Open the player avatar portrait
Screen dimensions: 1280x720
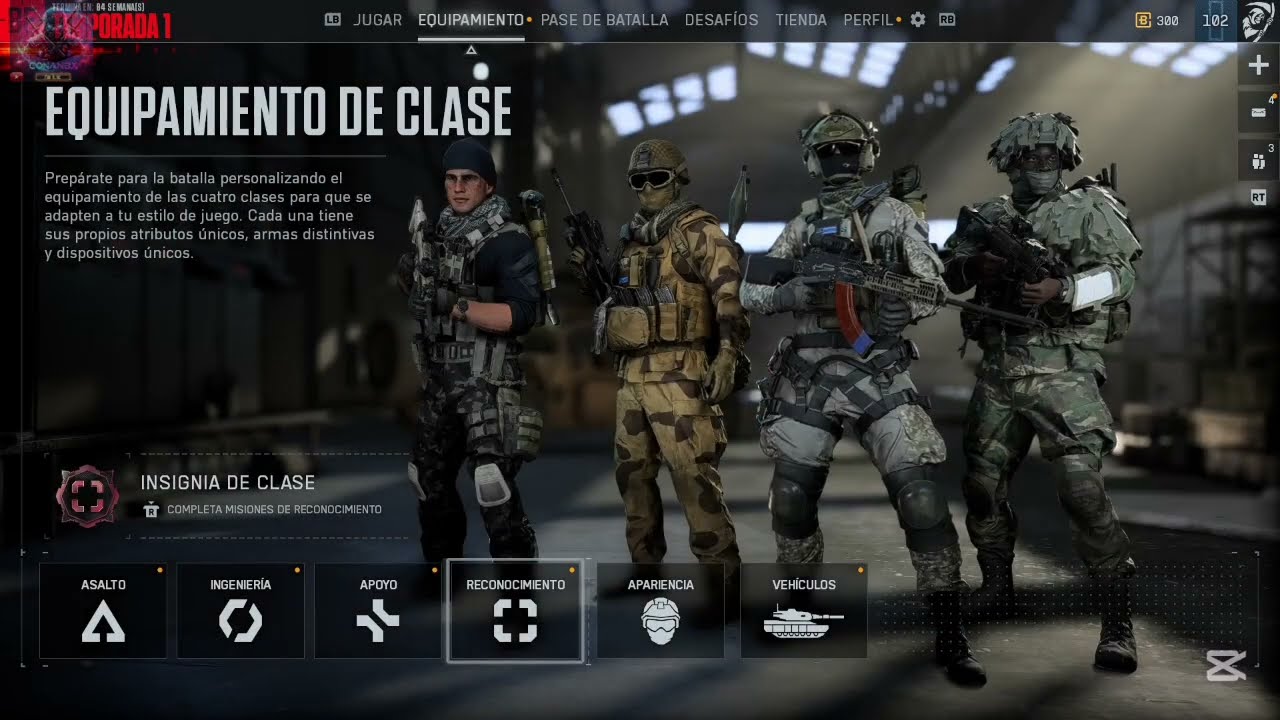coord(1257,20)
